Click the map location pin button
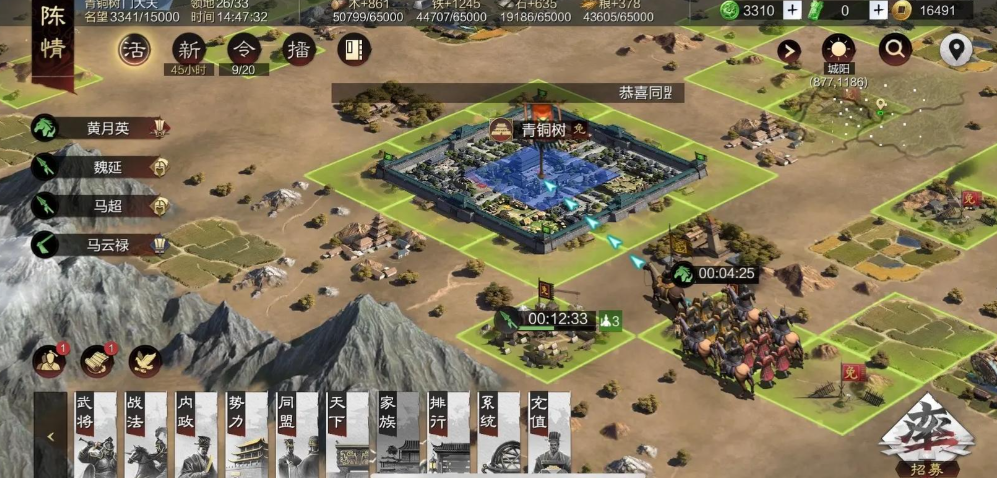Screen dimensions: 997x478 pos(956,49)
